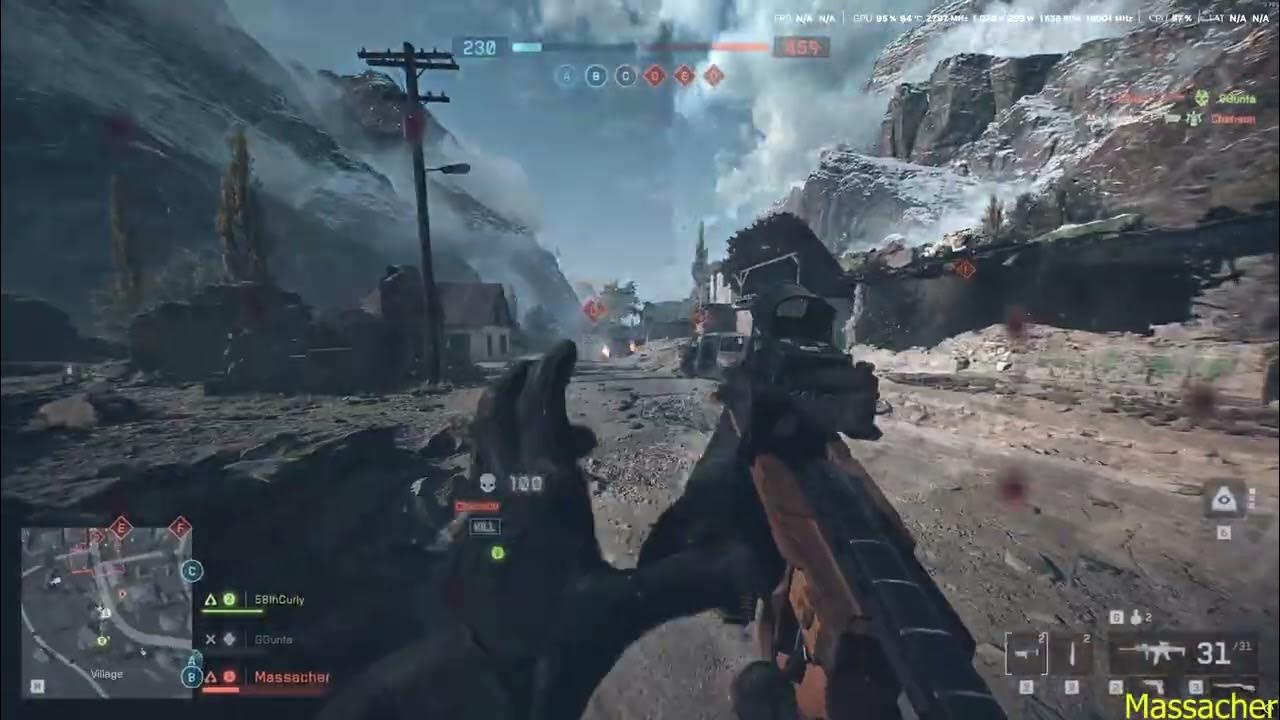Expand objective F marker on the minimap
This screenshot has height=720, width=1280.
[179, 528]
